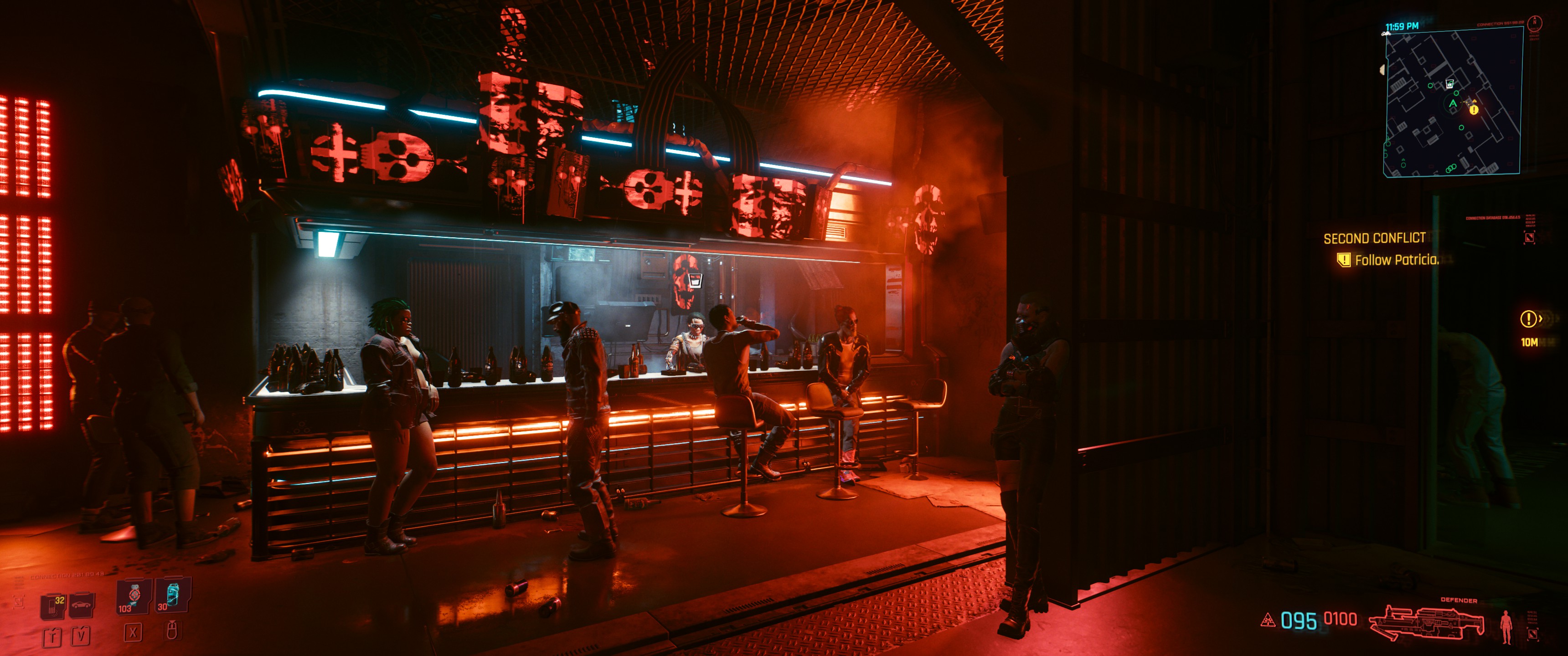The height and width of the screenshot is (656, 1568).
Task: Select the yellow quest marker on minimap
Action: tap(1474, 109)
